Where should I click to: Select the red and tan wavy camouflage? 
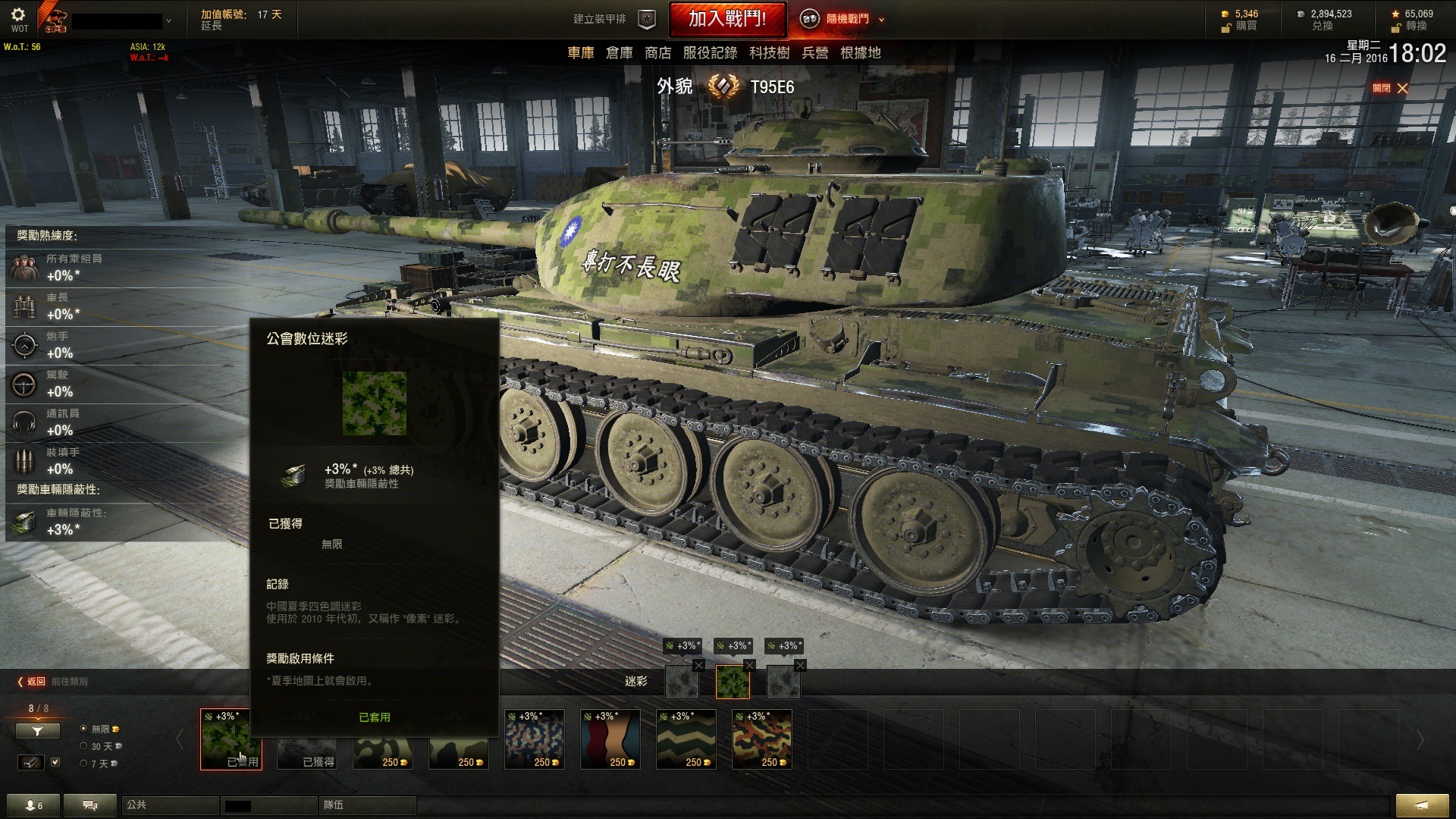[x=610, y=739]
